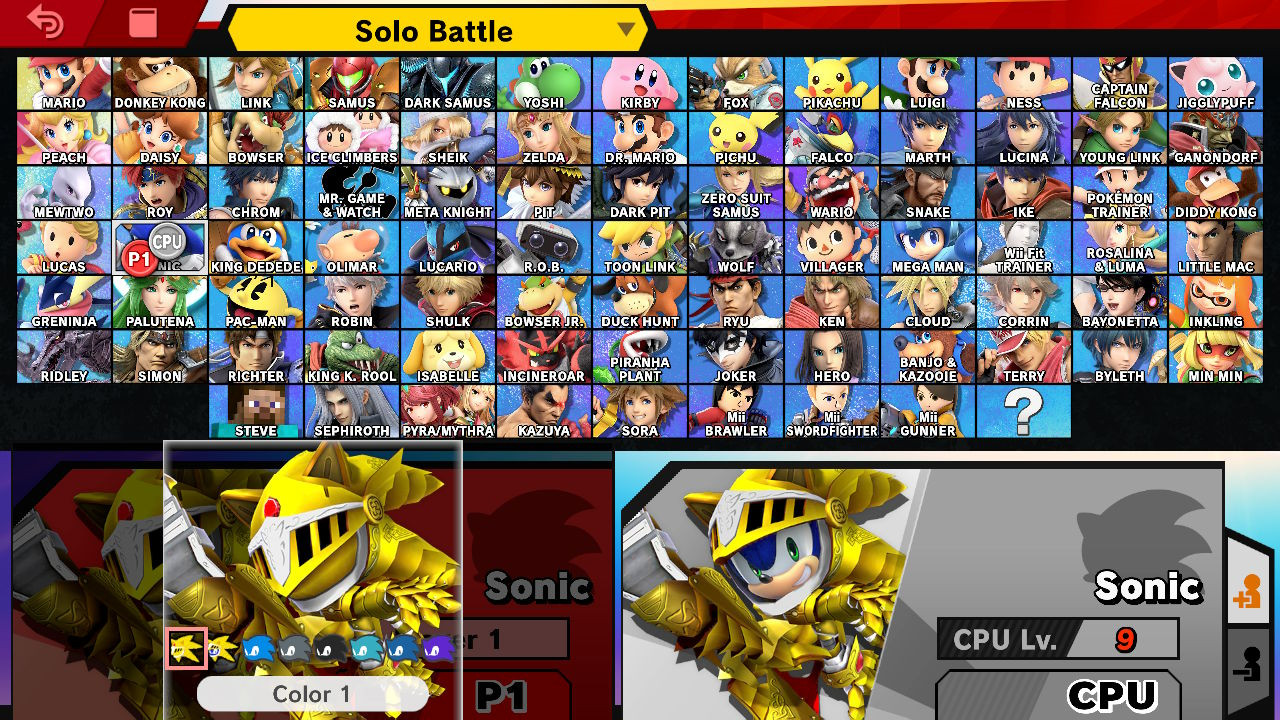Switch to the Solo Battle banner tab
Screen dimensions: 1280x720
click(430, 31)
